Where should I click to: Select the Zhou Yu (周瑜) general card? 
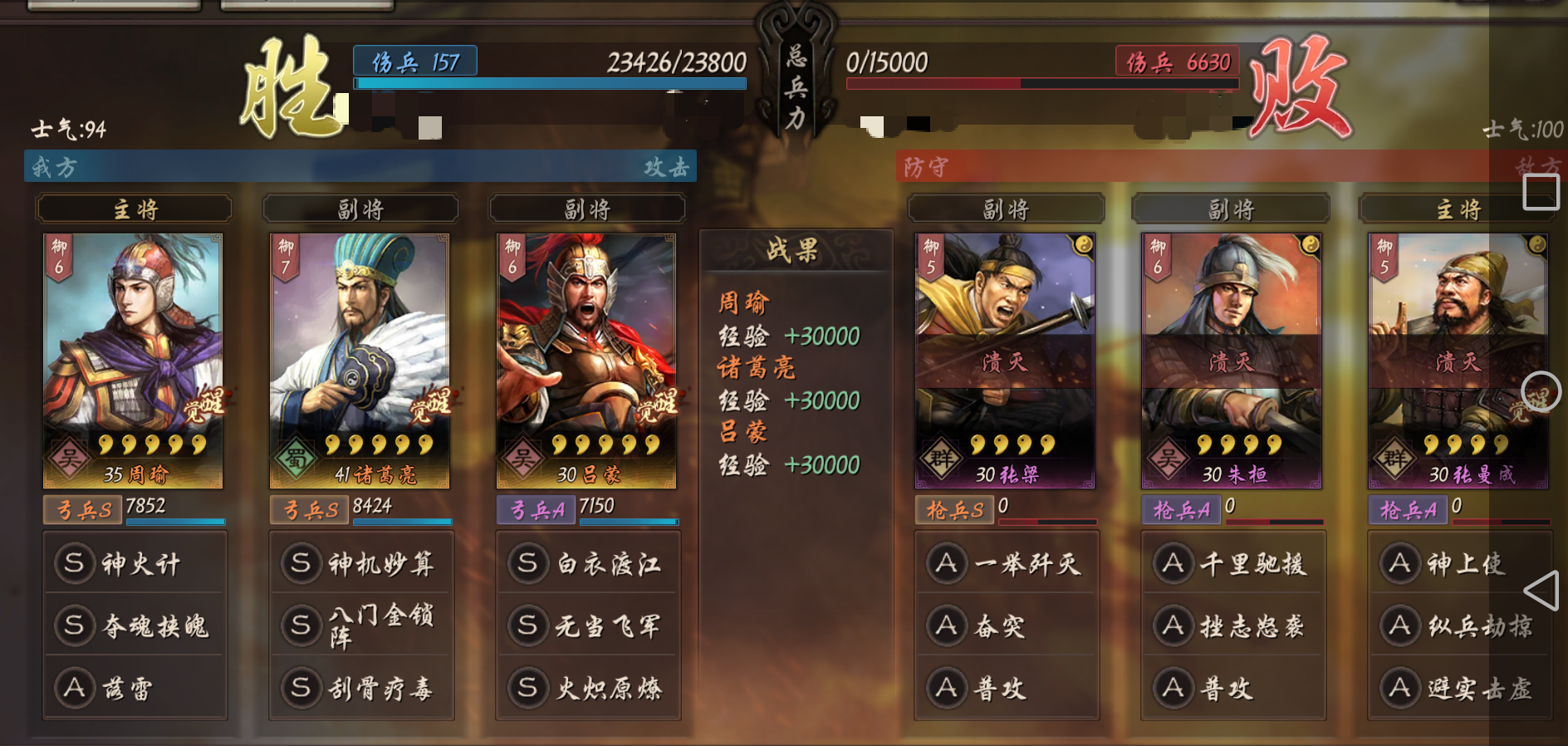tap(133, 361)
